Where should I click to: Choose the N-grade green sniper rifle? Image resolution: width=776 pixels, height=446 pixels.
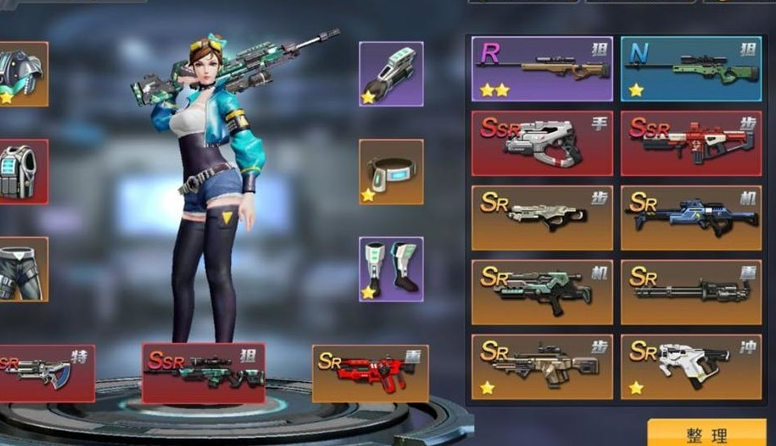pyautogui.click(x=690, y=69)
